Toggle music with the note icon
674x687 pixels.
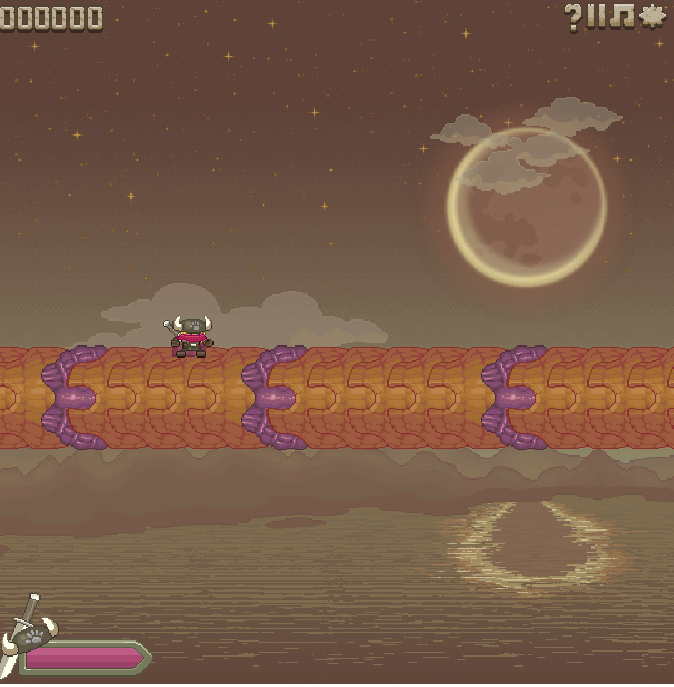pyautogui.click(x=623, y=16)
